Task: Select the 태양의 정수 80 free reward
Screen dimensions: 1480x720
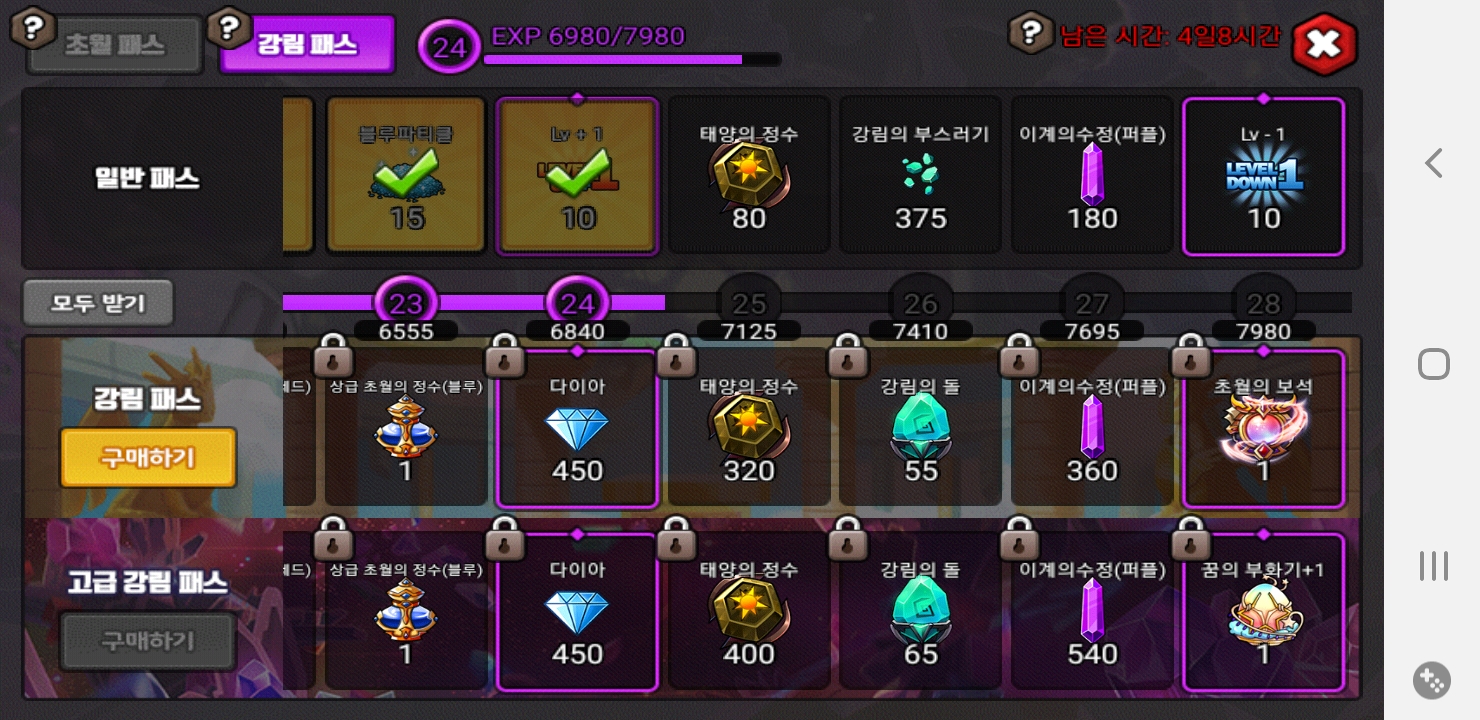Action: [749, 176]
